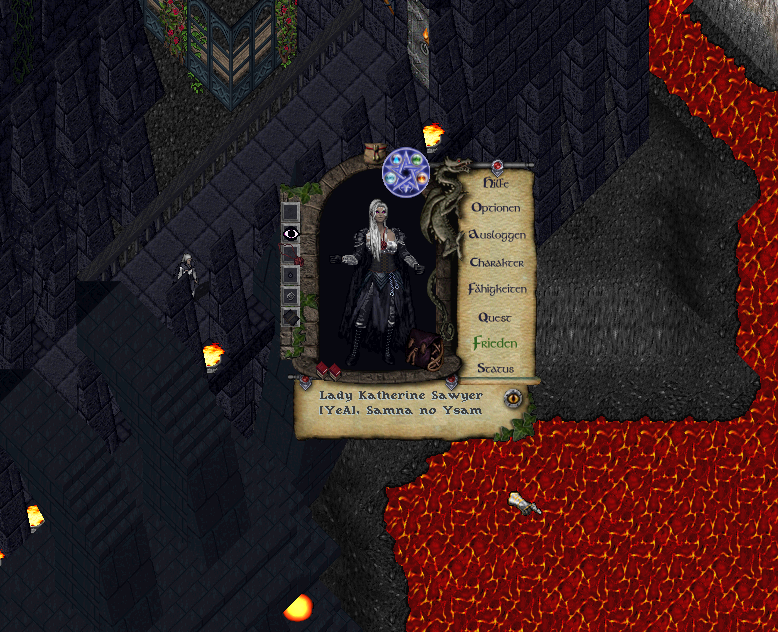Click the blue pentagram emblem

click(406, 172)
